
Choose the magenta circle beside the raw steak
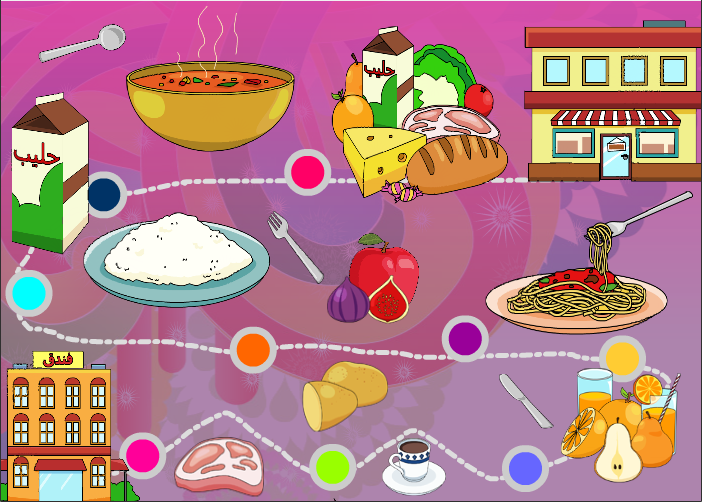tap(144, 455)
